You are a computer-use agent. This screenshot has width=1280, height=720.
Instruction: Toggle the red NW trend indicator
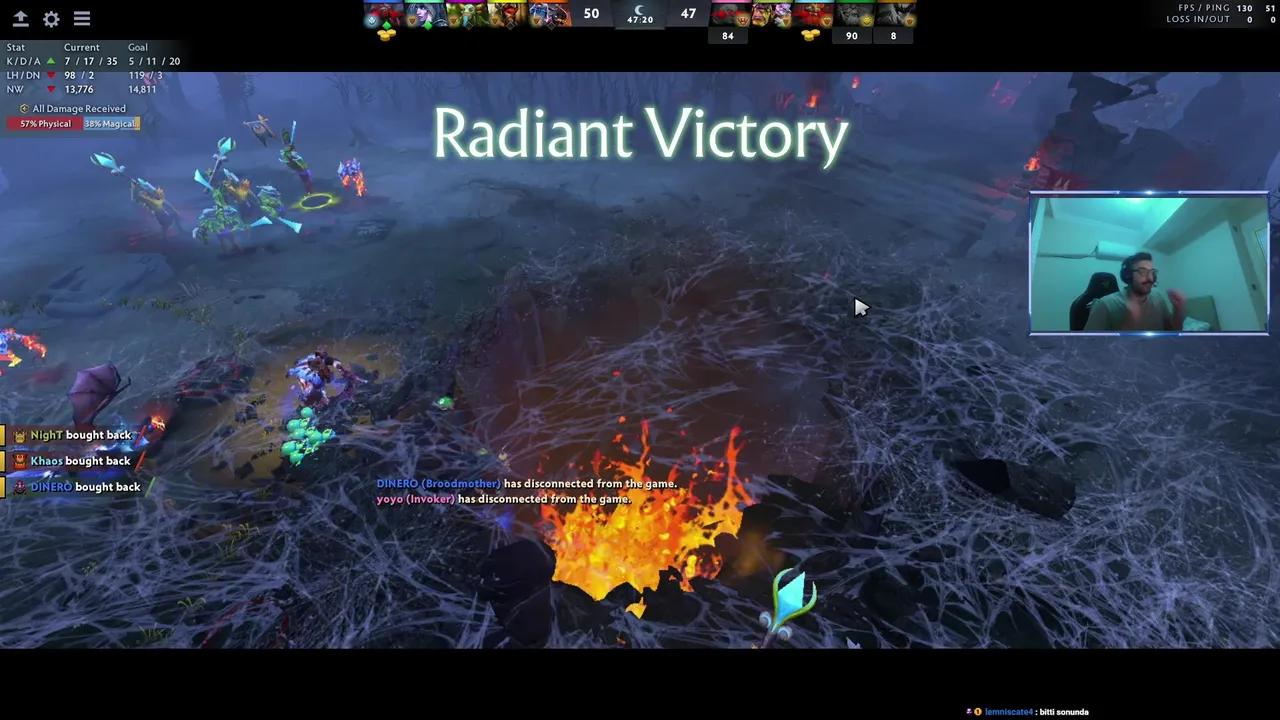tap(52, 89)
